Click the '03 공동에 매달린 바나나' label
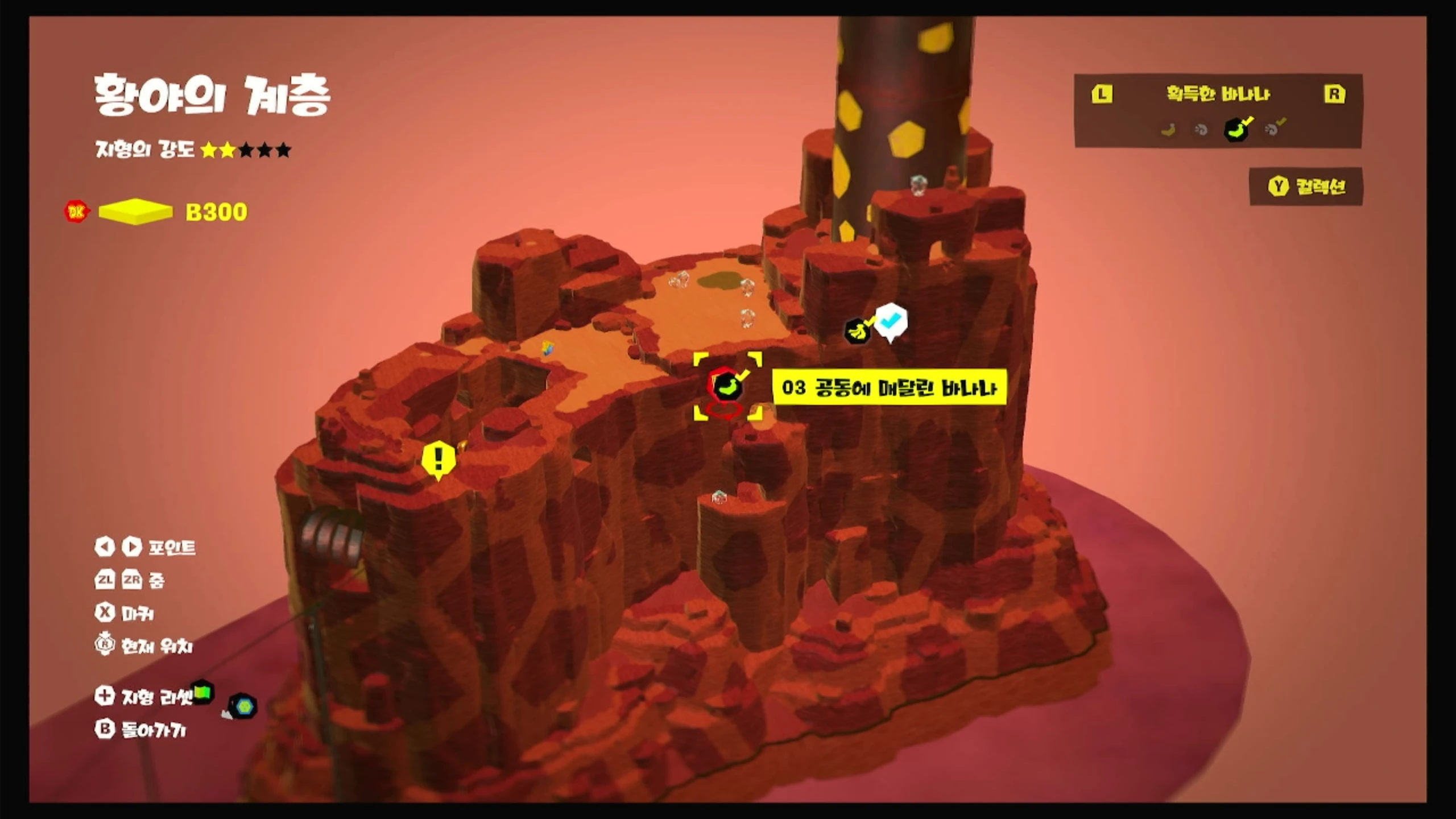 pyautogui.click(x=889, y=388)
